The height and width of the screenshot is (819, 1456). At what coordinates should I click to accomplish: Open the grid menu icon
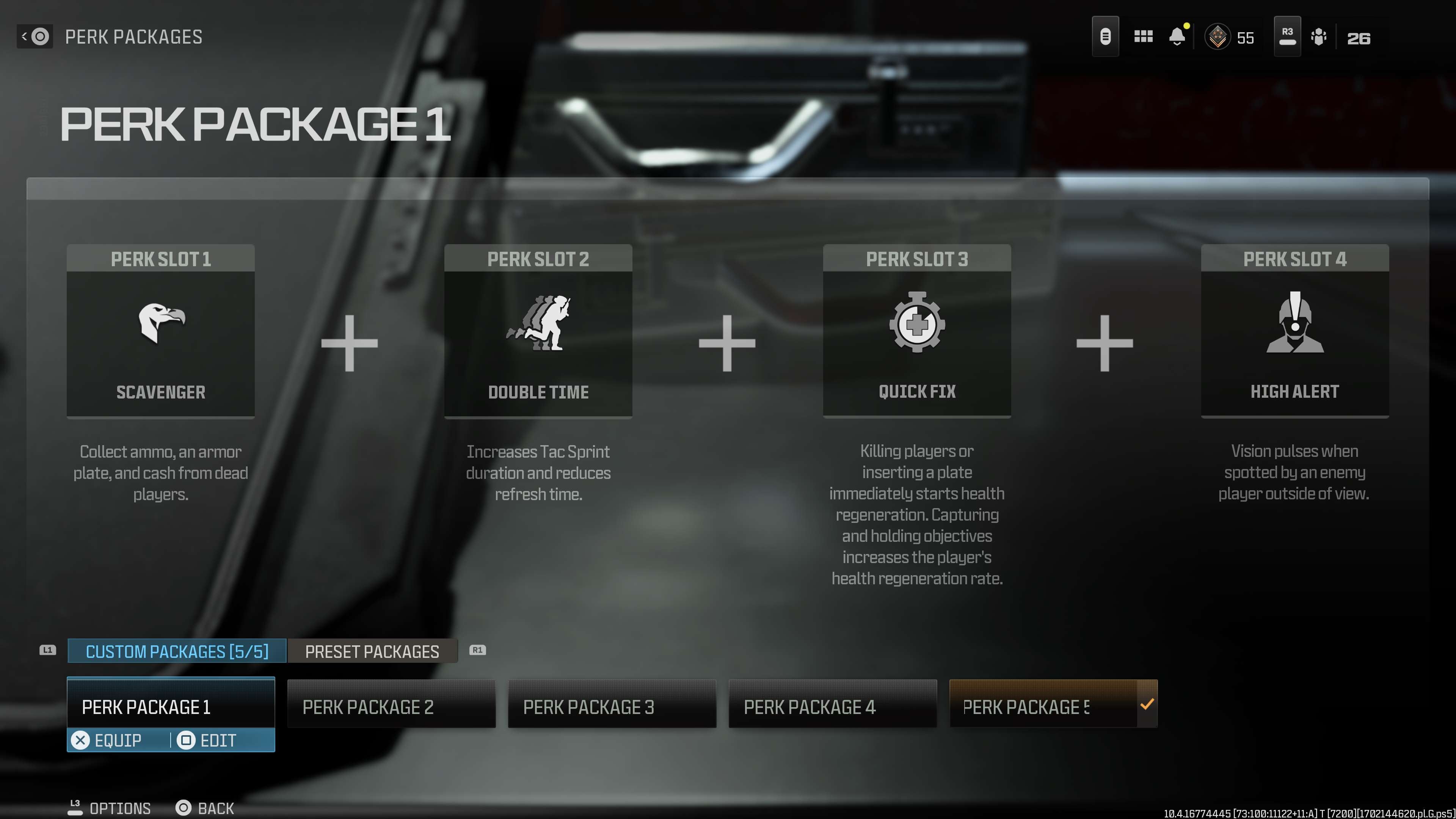1143,37
